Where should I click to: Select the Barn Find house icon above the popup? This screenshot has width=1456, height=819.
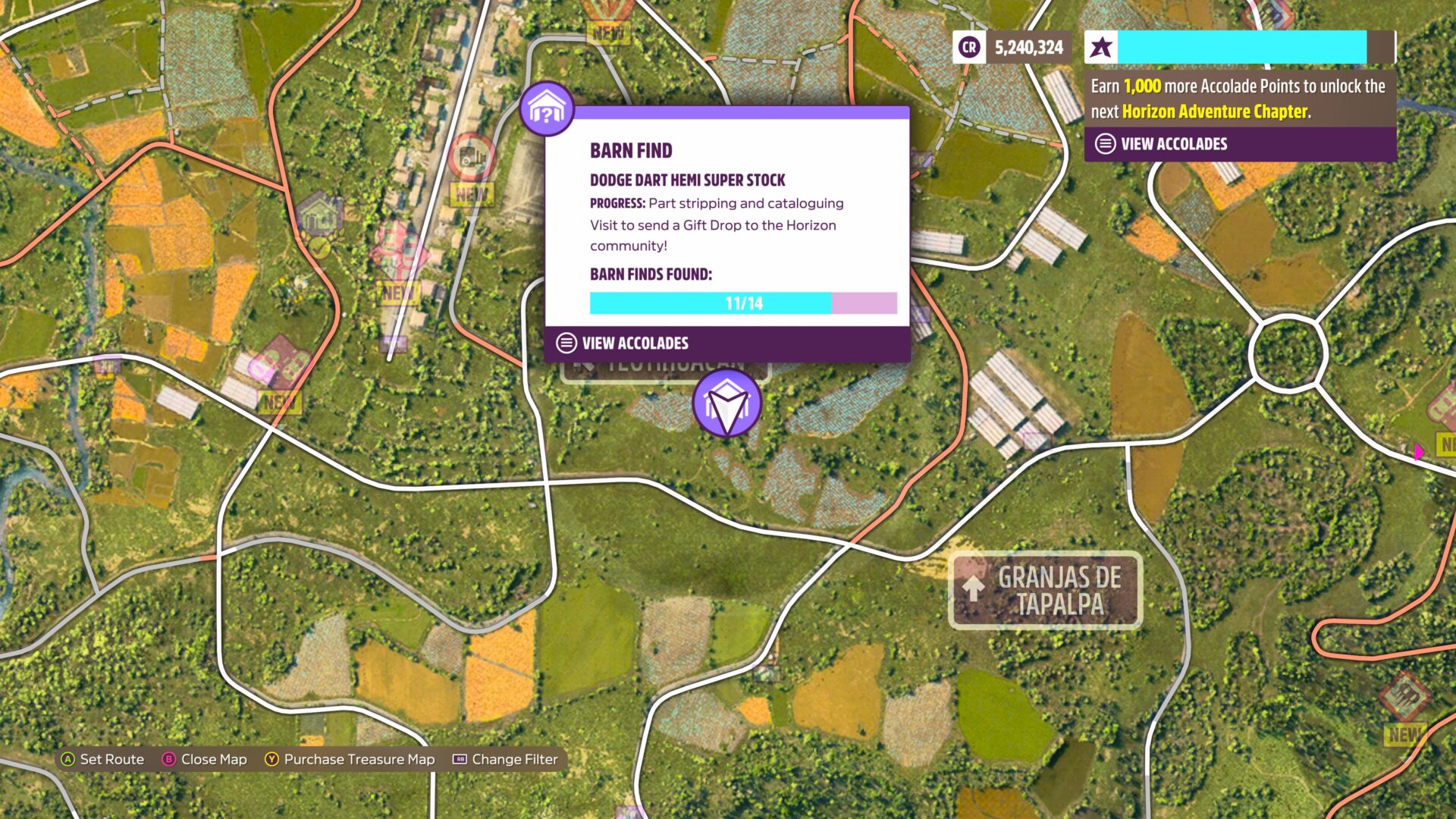click(x=548, y=108)
